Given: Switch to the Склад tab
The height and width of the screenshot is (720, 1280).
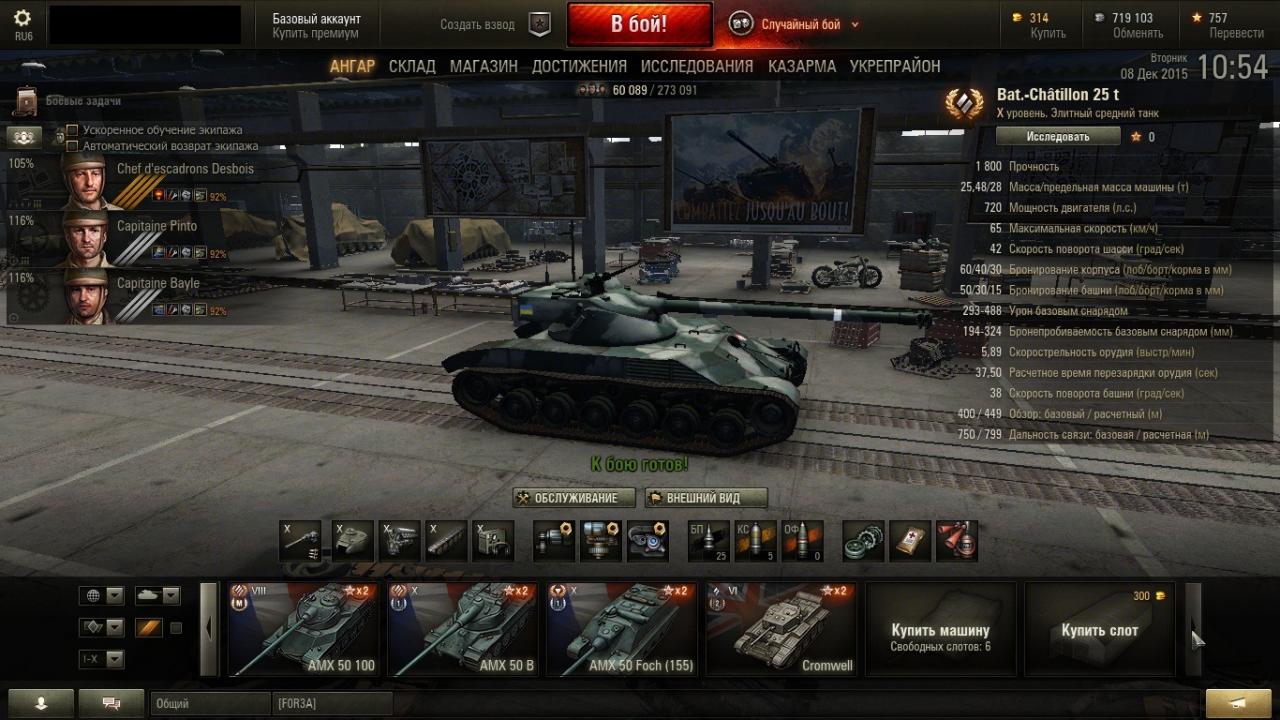Looking at the screenshot, I should point(412,66).
